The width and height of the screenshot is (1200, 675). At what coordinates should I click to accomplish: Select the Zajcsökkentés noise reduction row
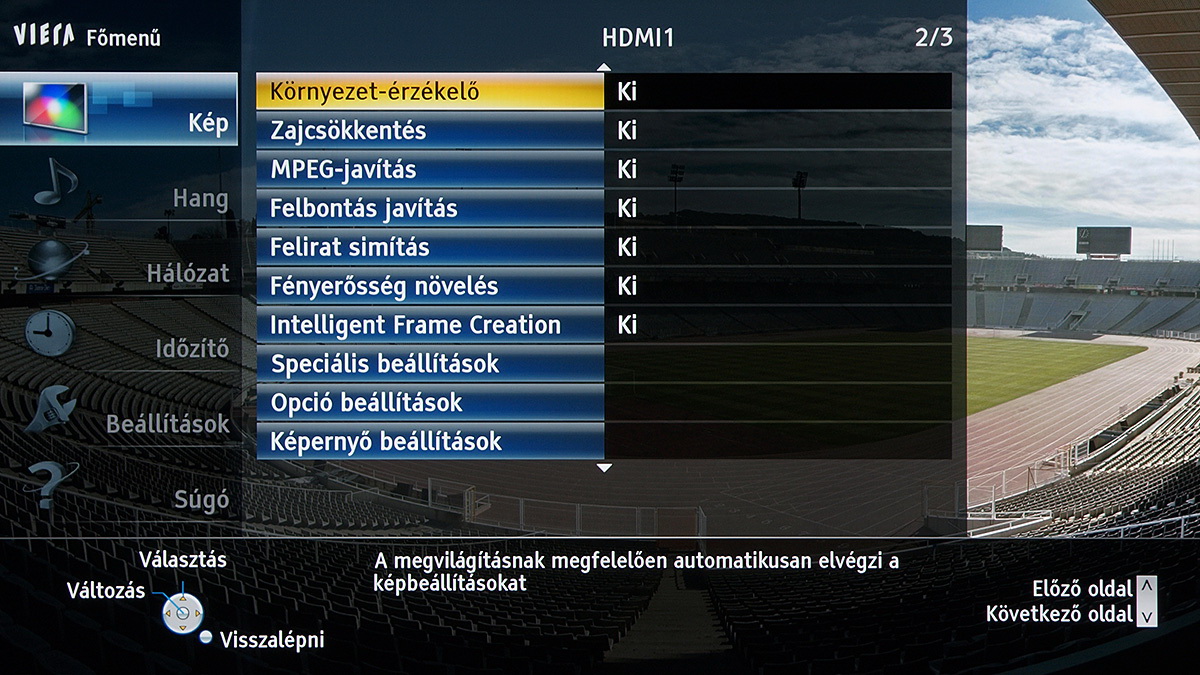[x=430, y=131]
